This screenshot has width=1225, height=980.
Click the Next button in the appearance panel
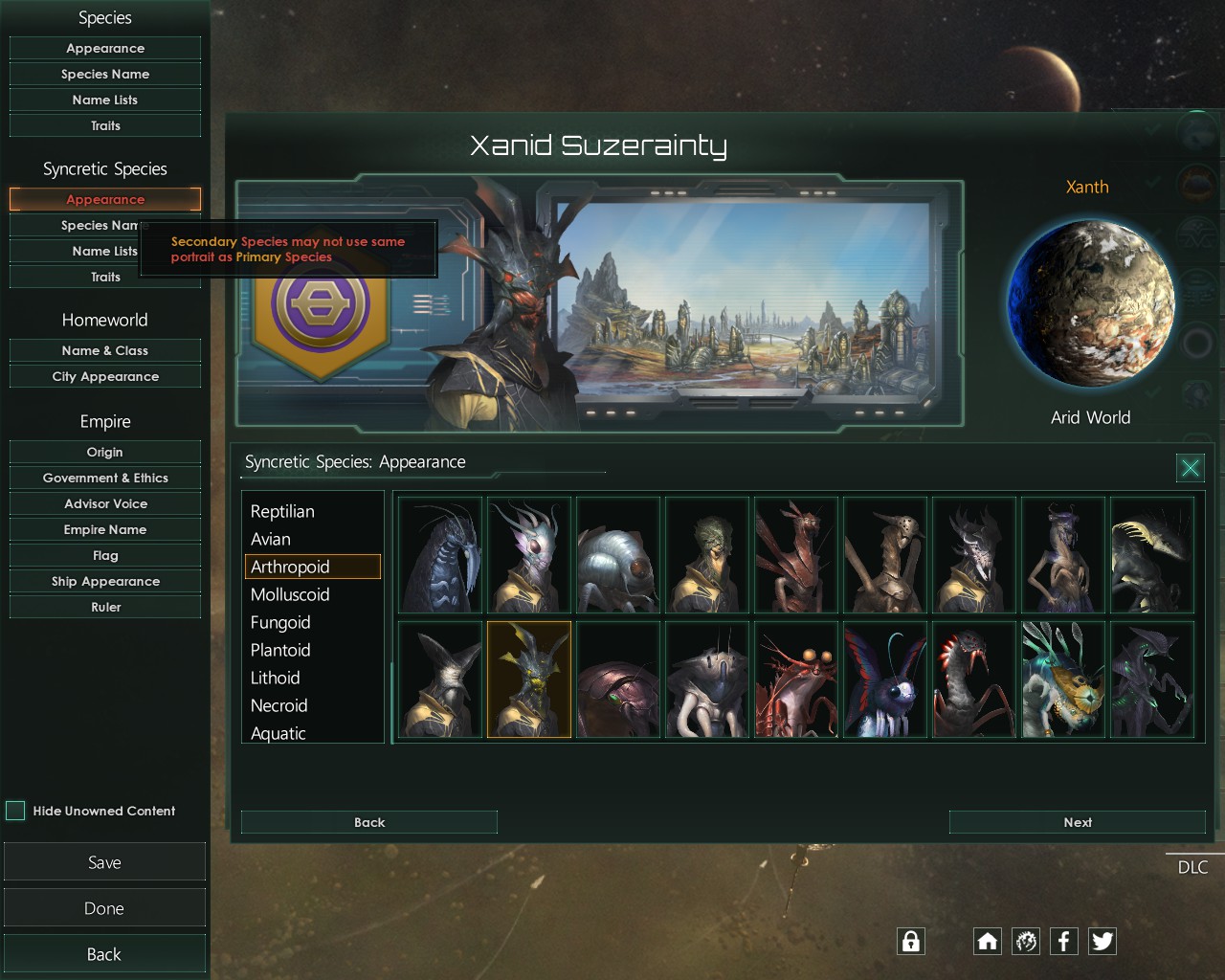1077,822
